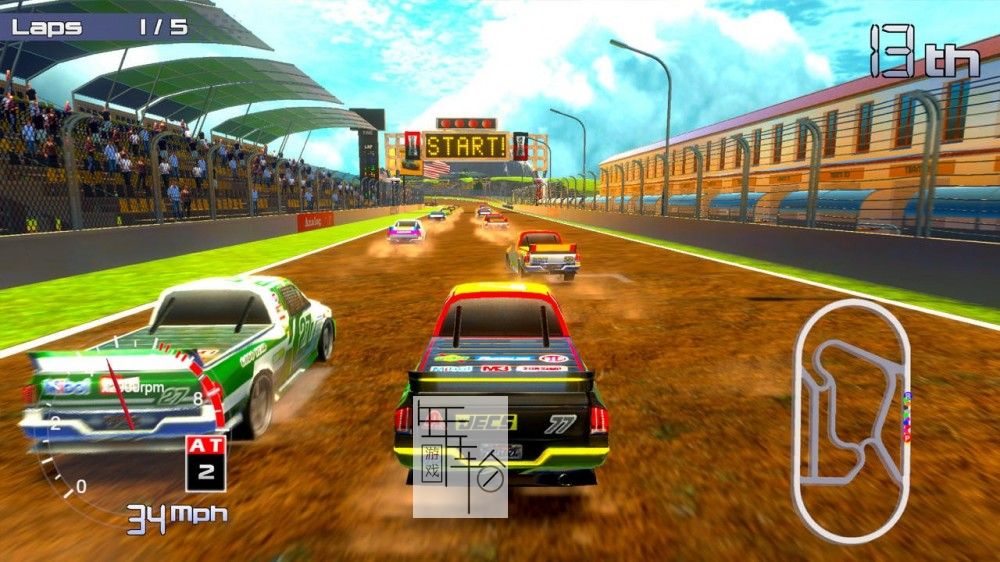The image size is (1000, 562).
Task: Click the oval track minimap
Action: (851, 420)
